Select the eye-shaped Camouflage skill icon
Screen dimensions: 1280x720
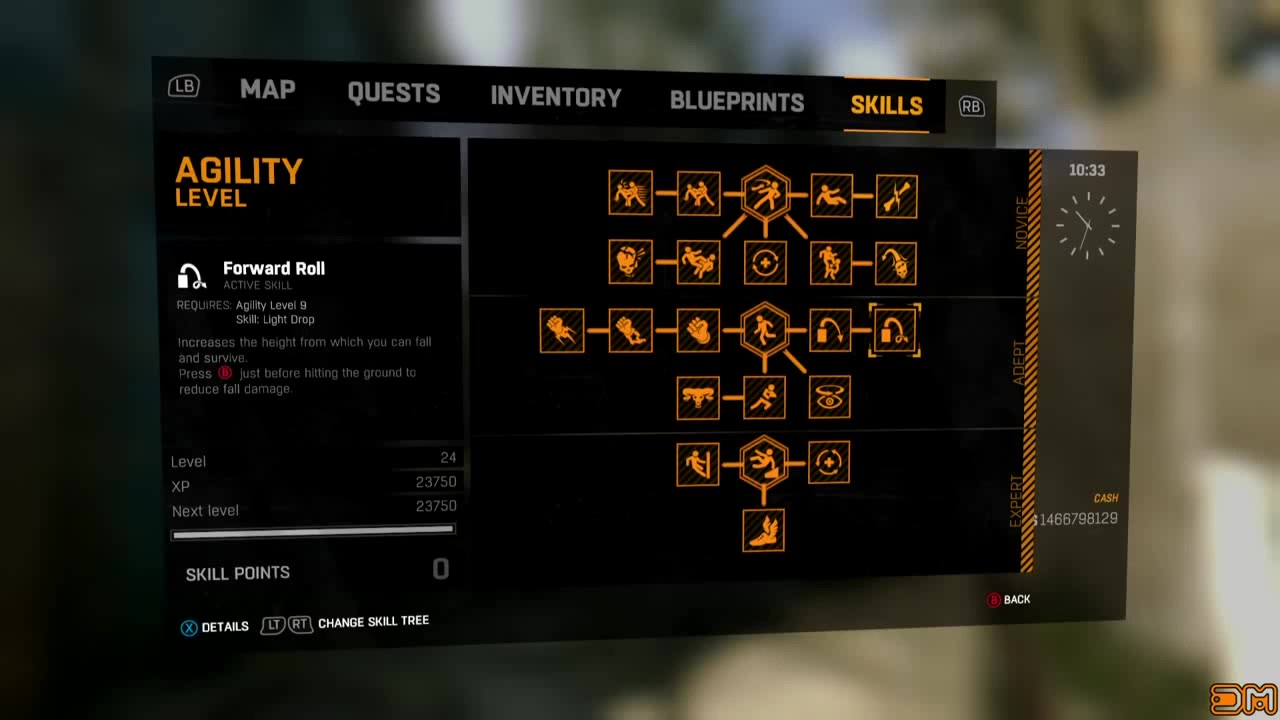tap(829, 397)
